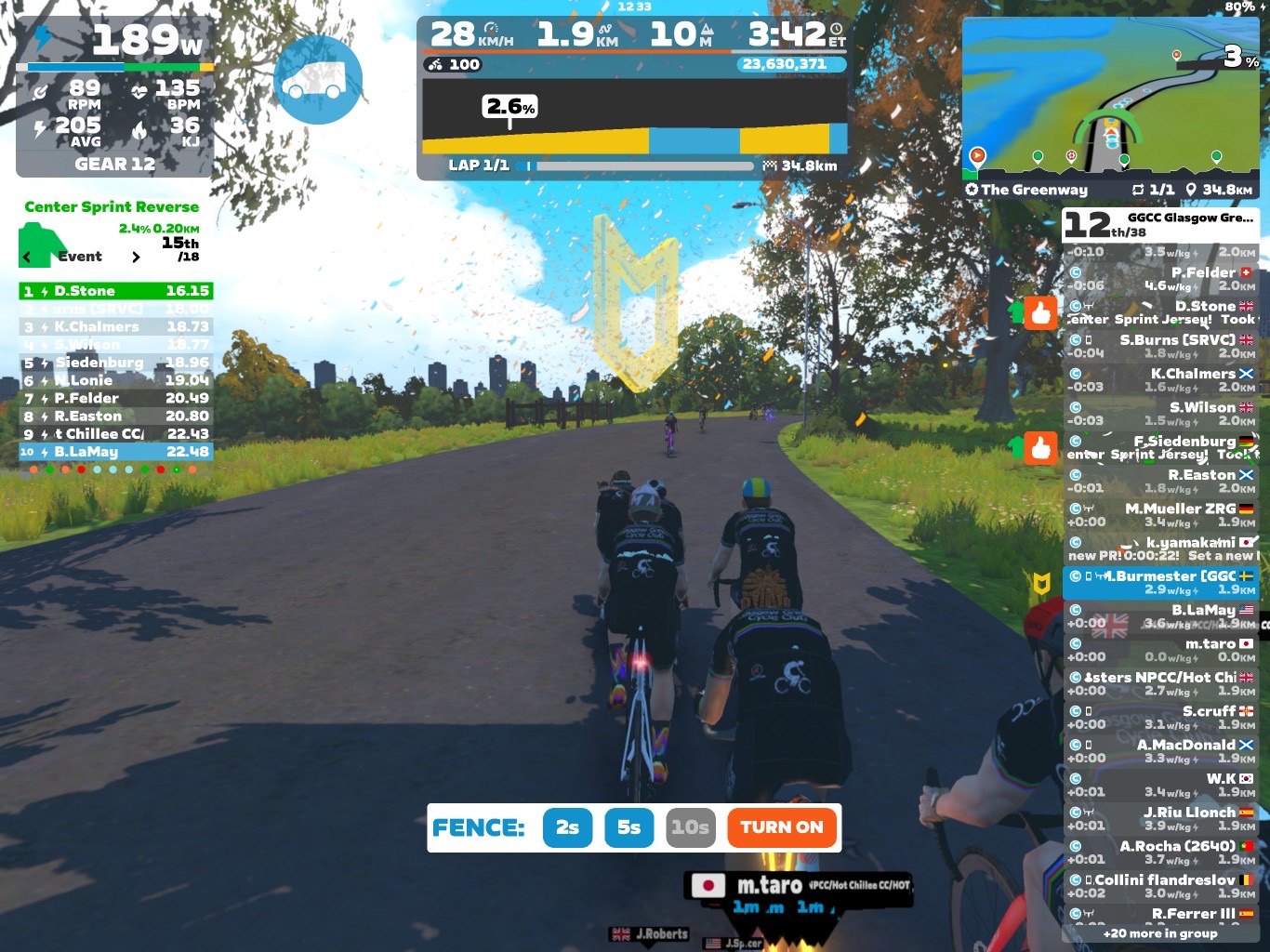Expand the +20 more in group row
The width and height of the screenshot is (1270, 952).
tap(1160, 933)
